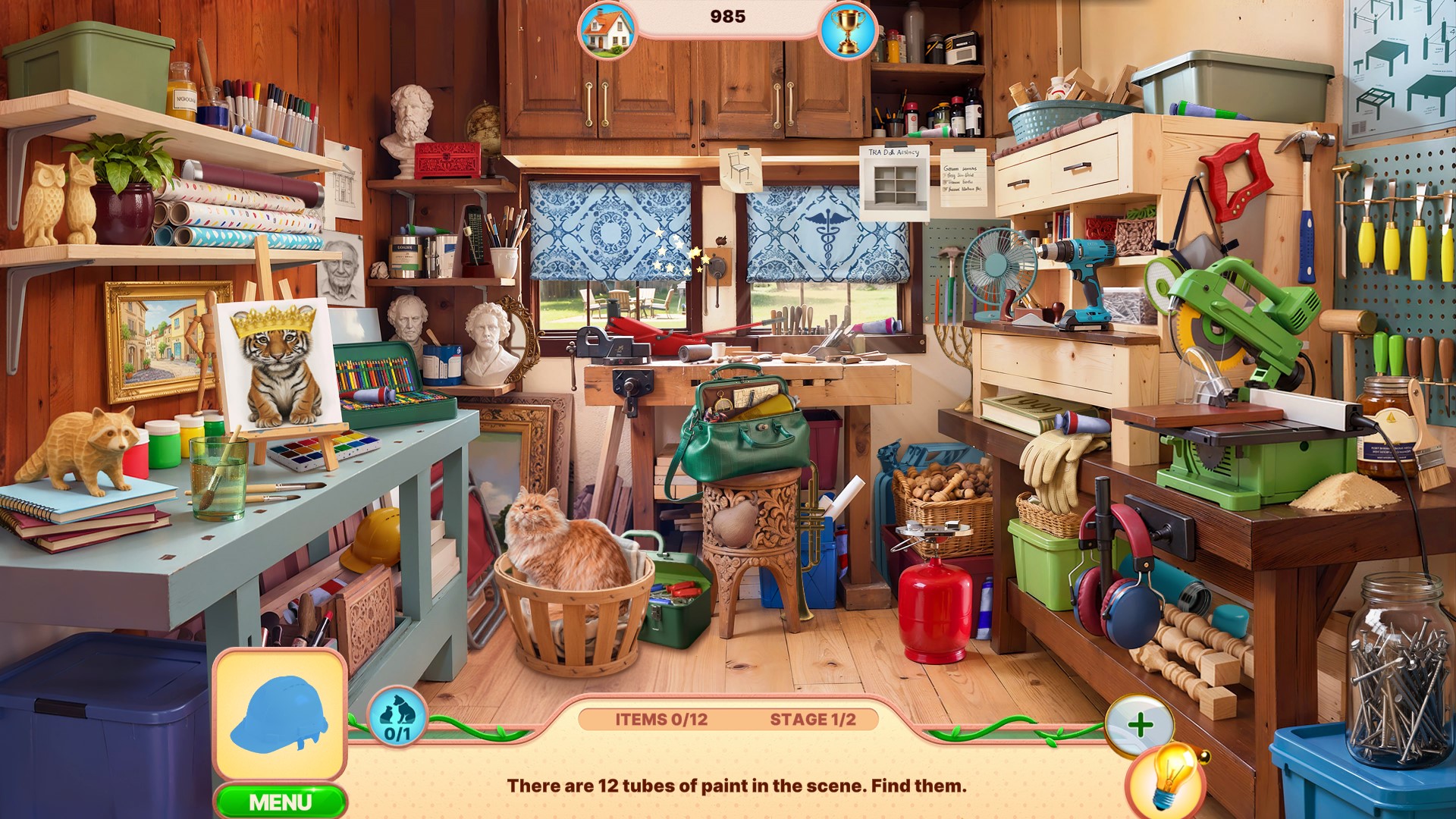
Task: Click the magnifier zoom plus button
Action: click(x=1140, y=726)
